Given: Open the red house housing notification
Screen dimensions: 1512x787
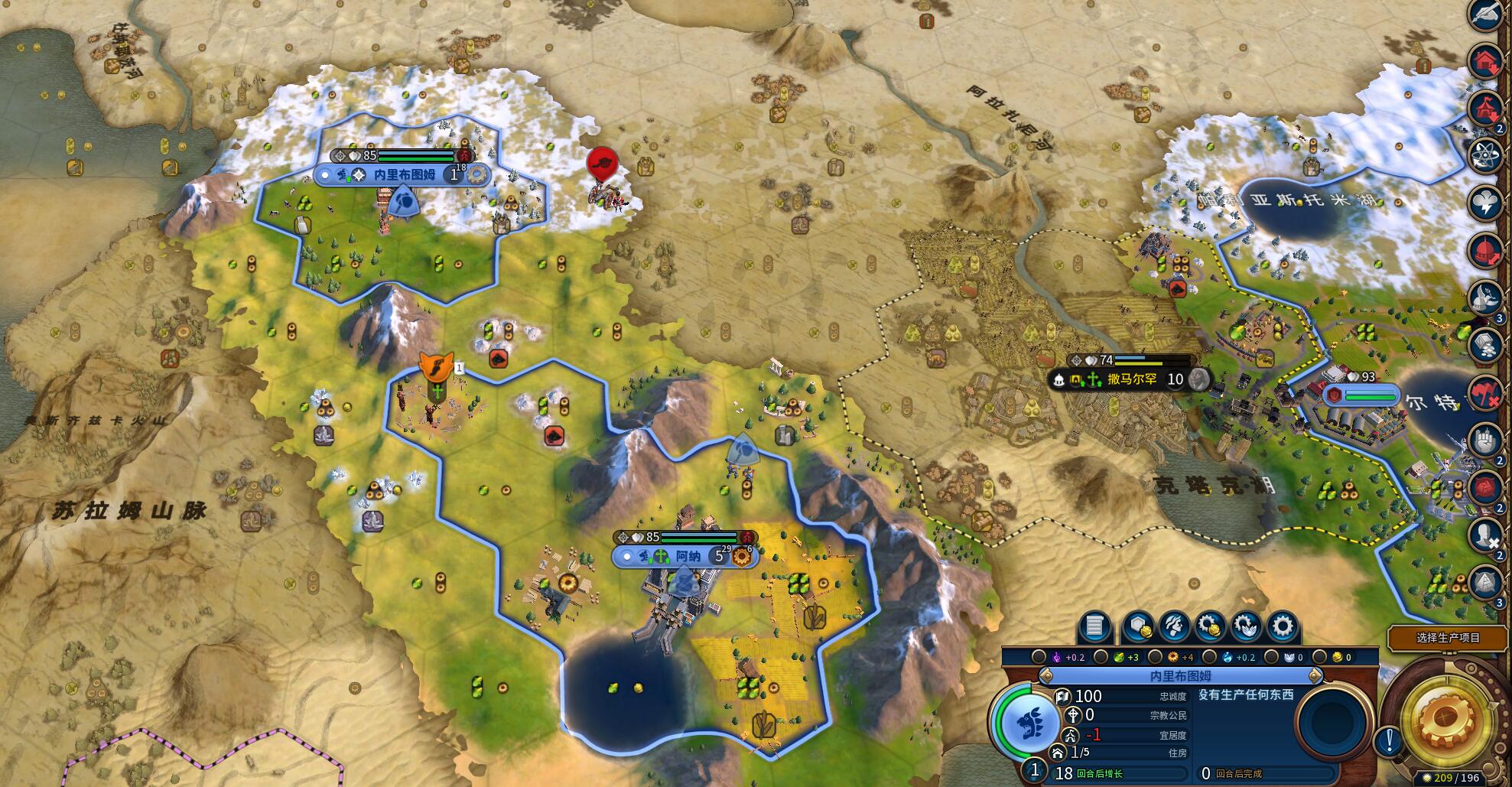Looking at the screenshot, I should [x=1486, y=61].
